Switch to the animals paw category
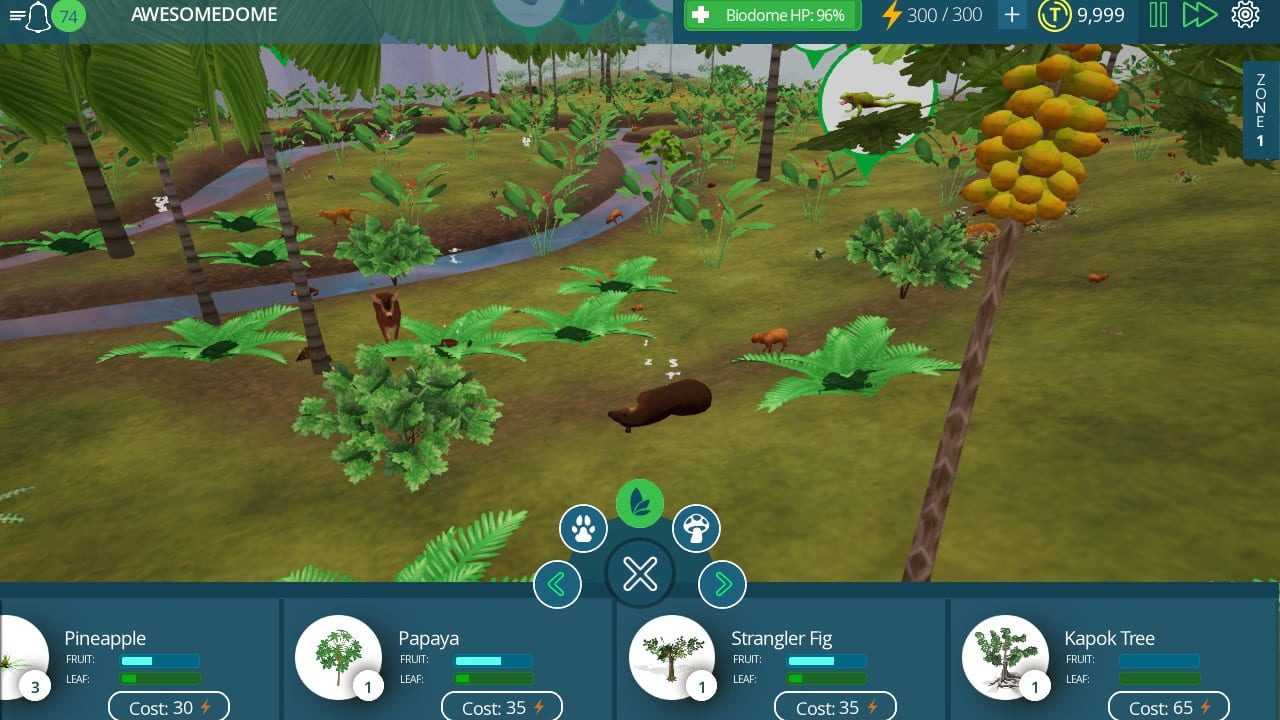Image resolution: width=1280 pixels, height=720 pixels. click(584, 528)
